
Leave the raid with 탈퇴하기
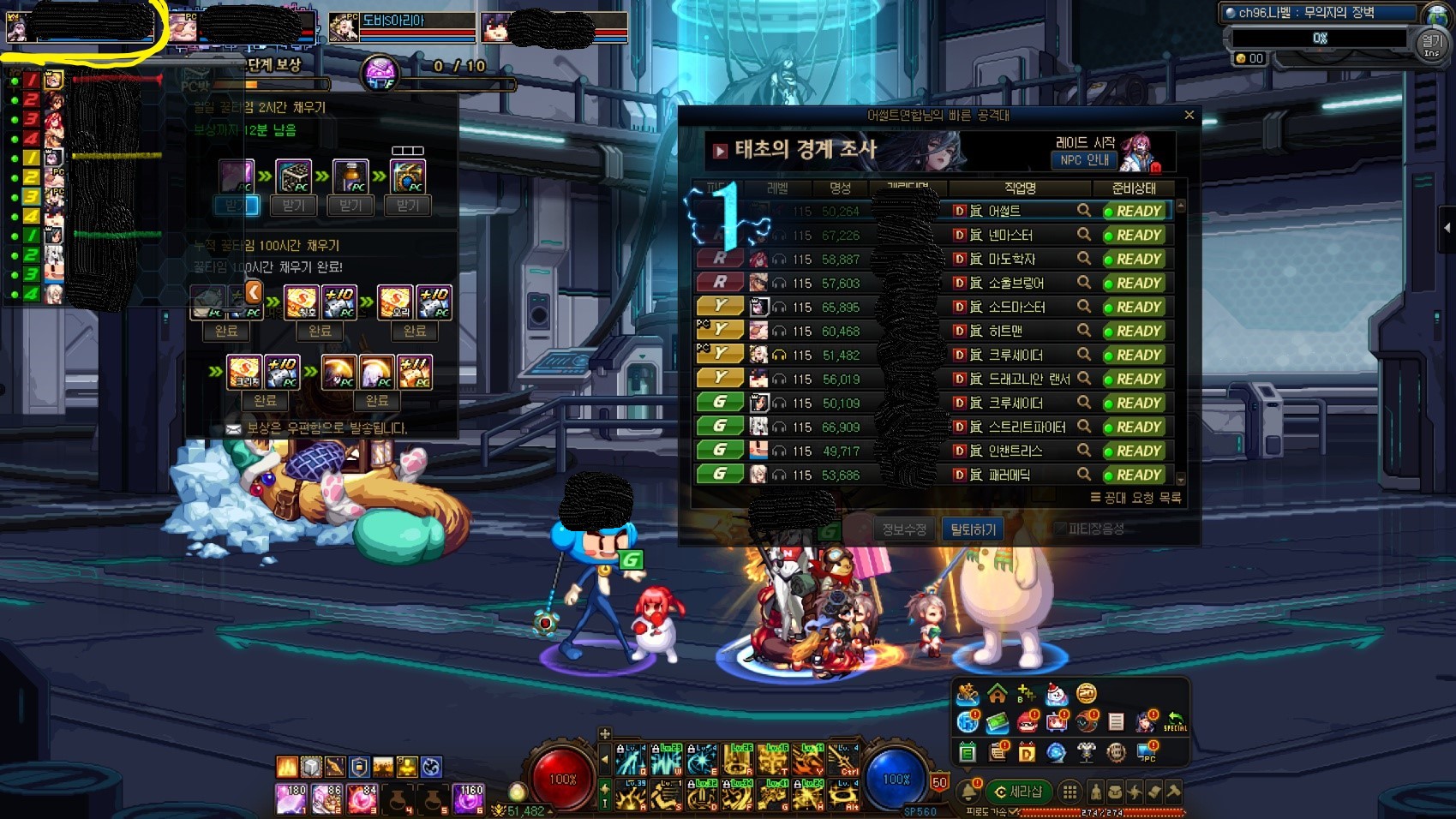point(973,529)
